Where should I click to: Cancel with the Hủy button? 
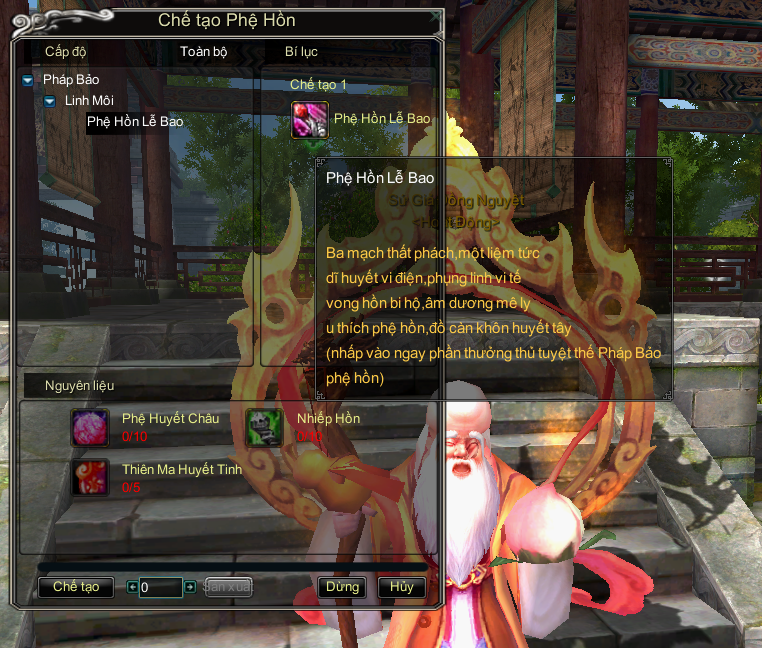tap(402, 587)
